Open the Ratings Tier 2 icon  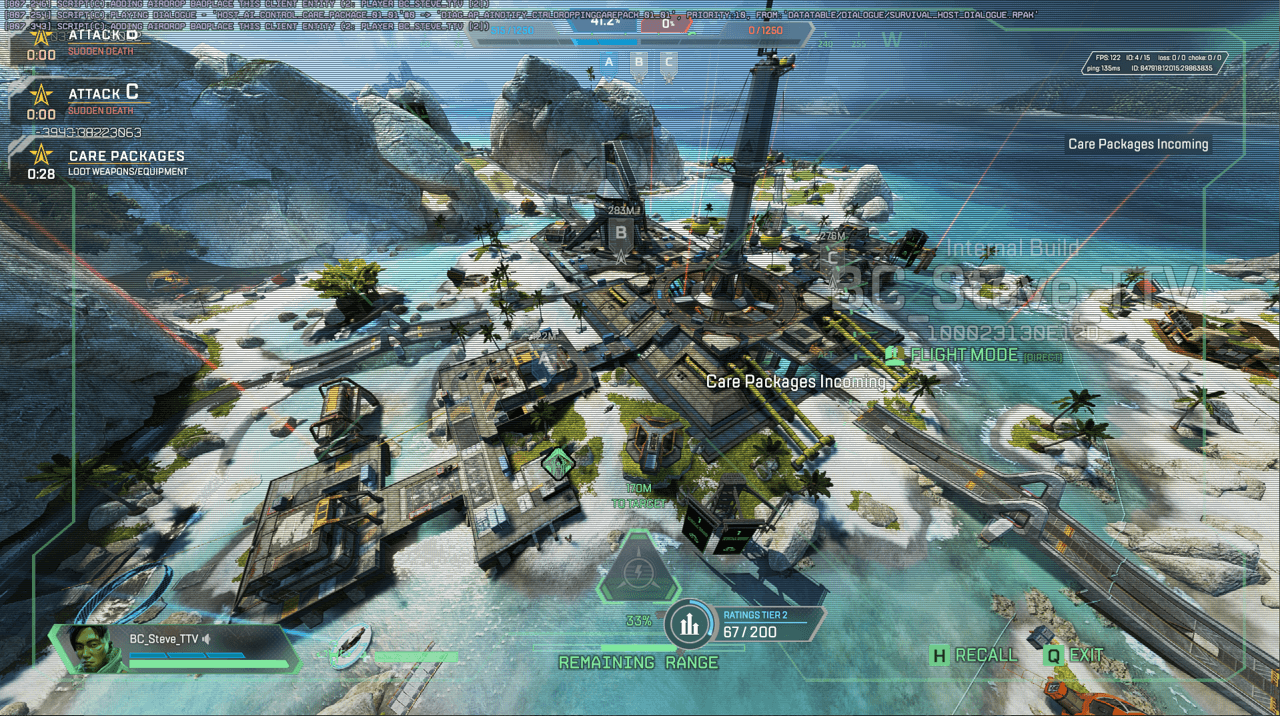coord(688,625)
